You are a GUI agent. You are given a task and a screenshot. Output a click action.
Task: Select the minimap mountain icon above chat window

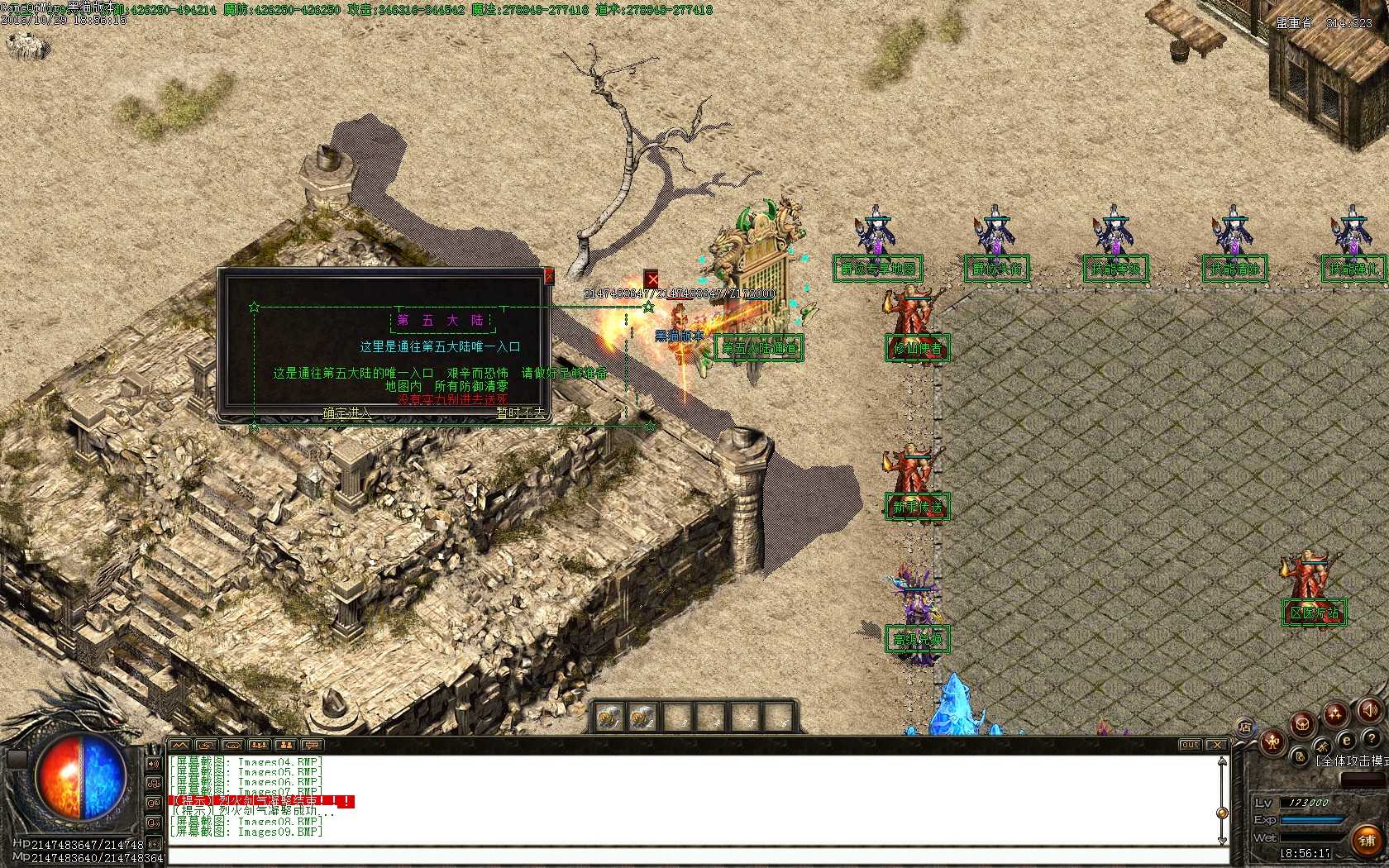(x=180, y=746)
